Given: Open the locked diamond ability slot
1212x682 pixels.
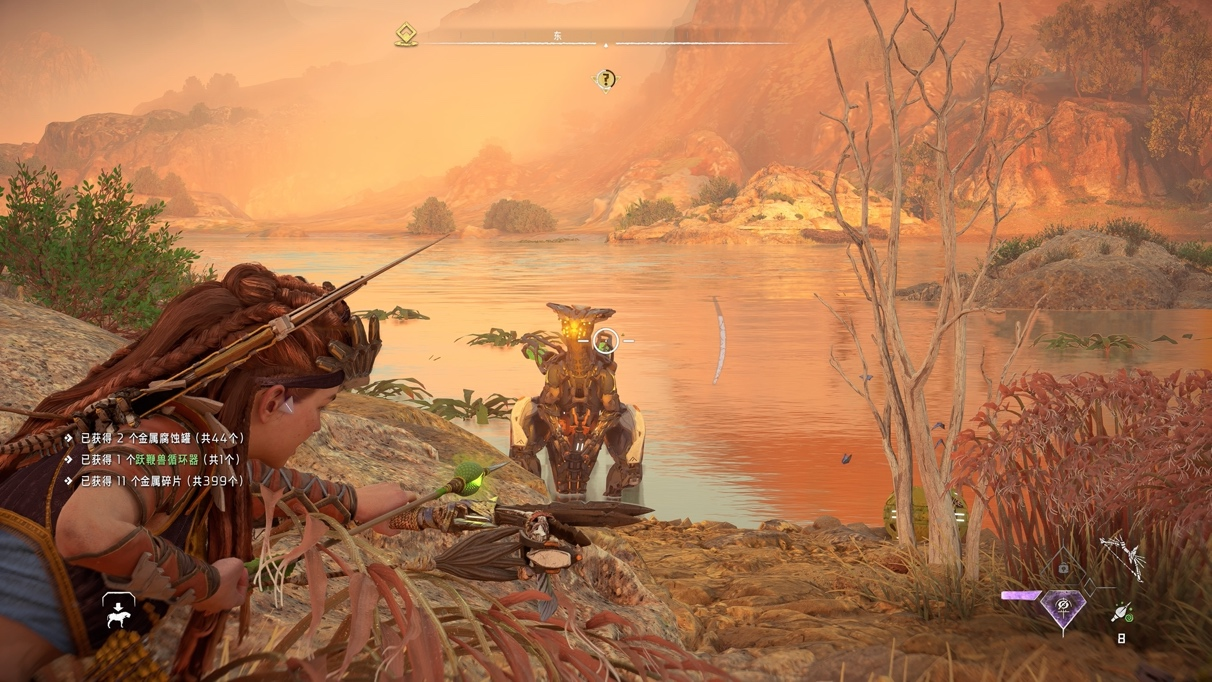Looking at the screenshot, I should click(x=1063, y=568).
